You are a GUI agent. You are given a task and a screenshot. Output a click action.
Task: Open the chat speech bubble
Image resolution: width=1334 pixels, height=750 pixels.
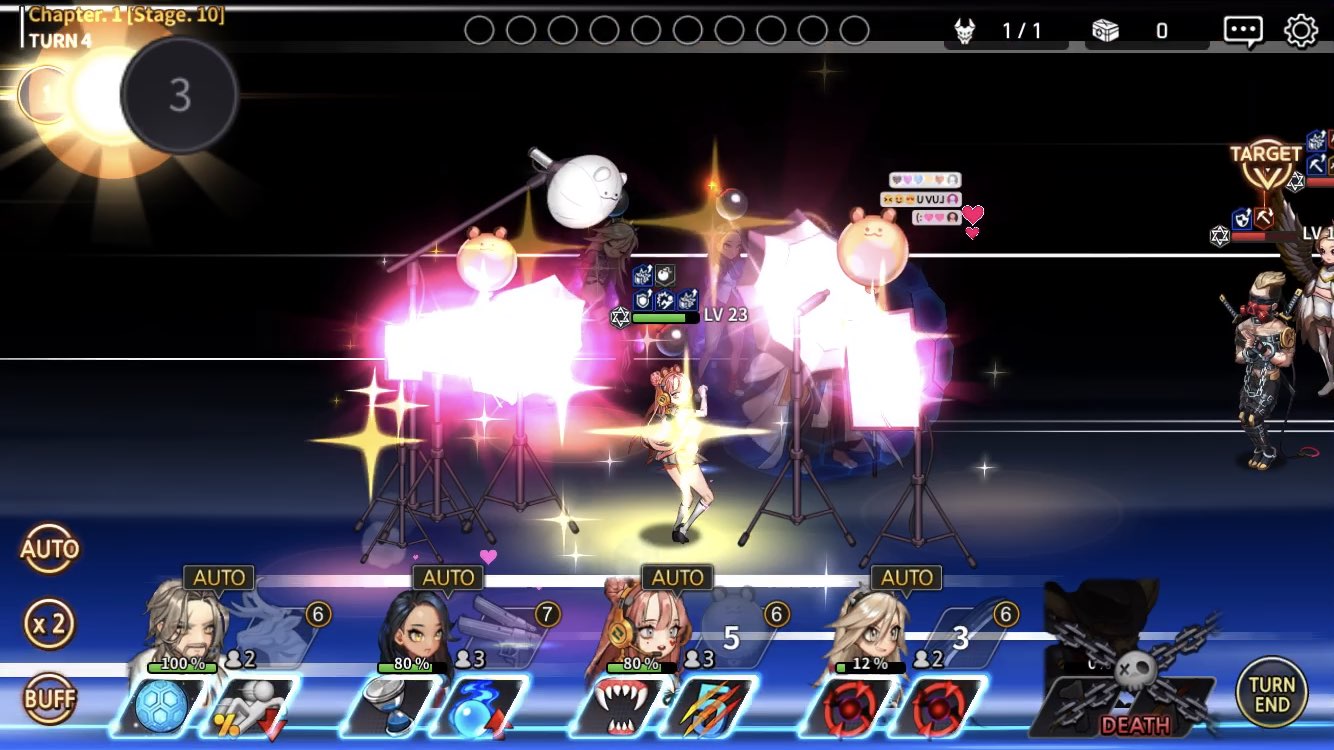click(x=1243, y=31)
